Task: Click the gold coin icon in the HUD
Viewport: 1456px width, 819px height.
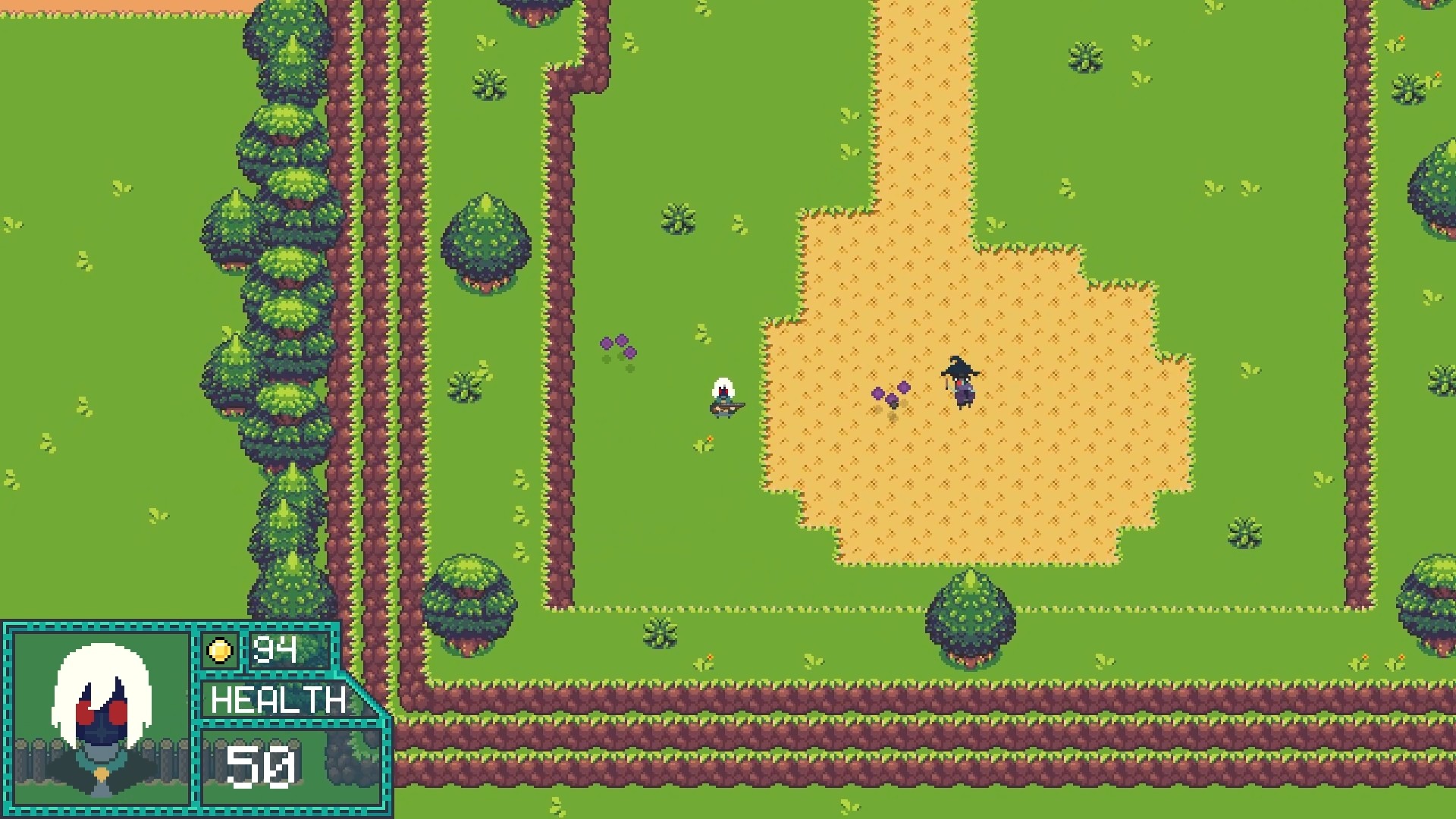Action: pyautogui.click(x=220, y=650)
